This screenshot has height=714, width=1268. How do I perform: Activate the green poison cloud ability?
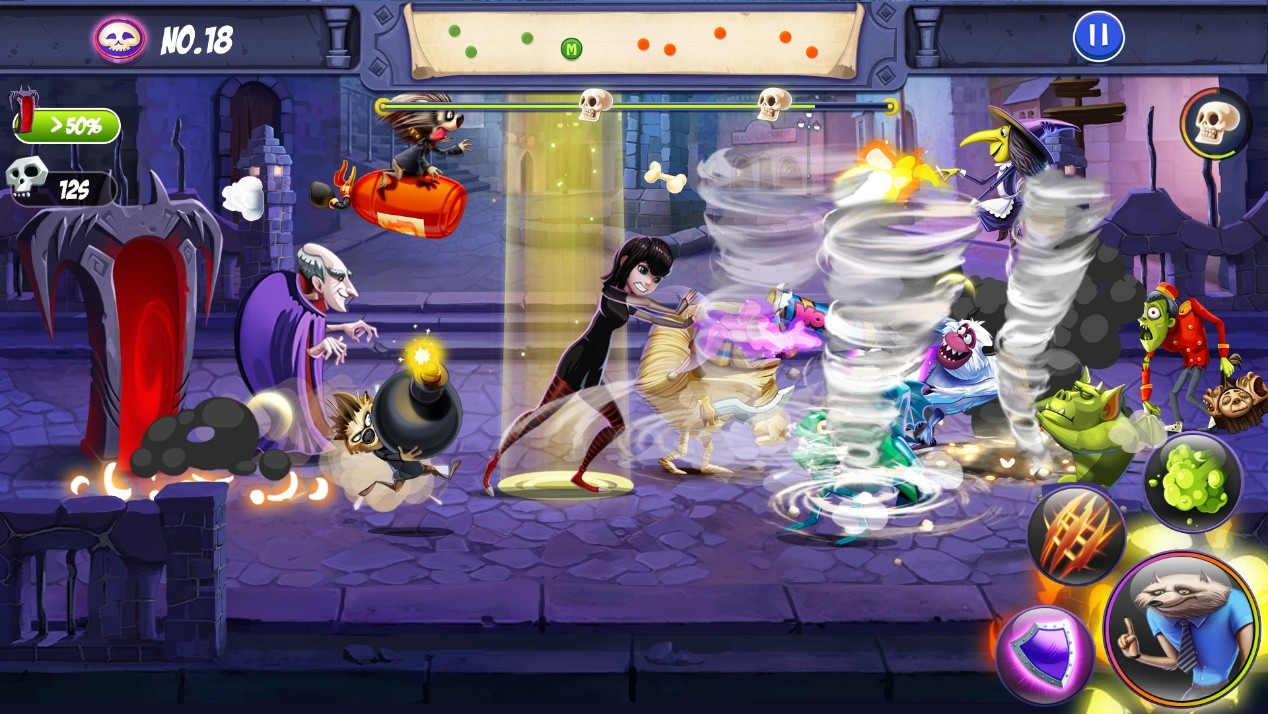[1192, 482]
